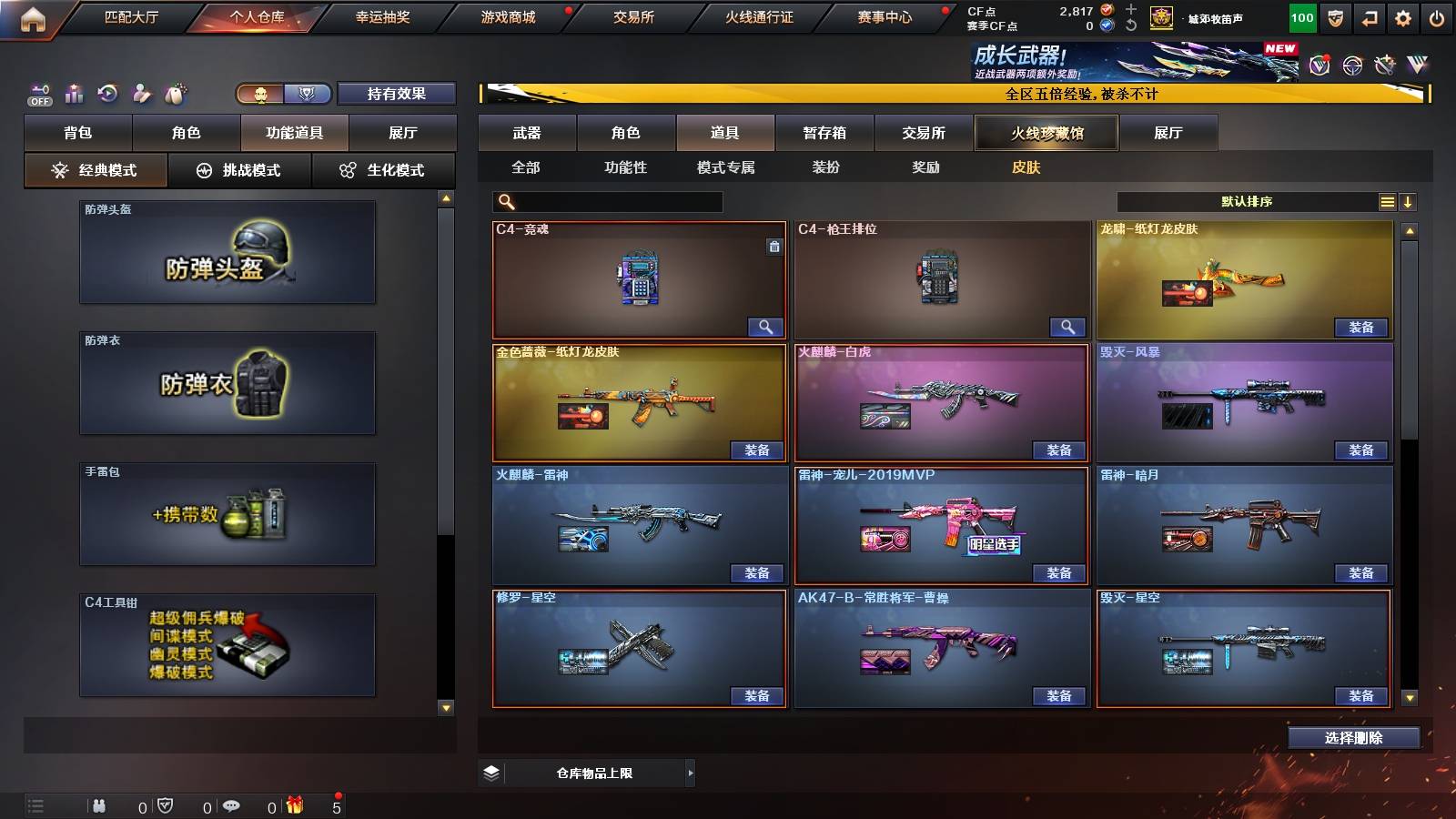
Task: Click the 选择删除 button
Action: click(x=1353, y=738)
